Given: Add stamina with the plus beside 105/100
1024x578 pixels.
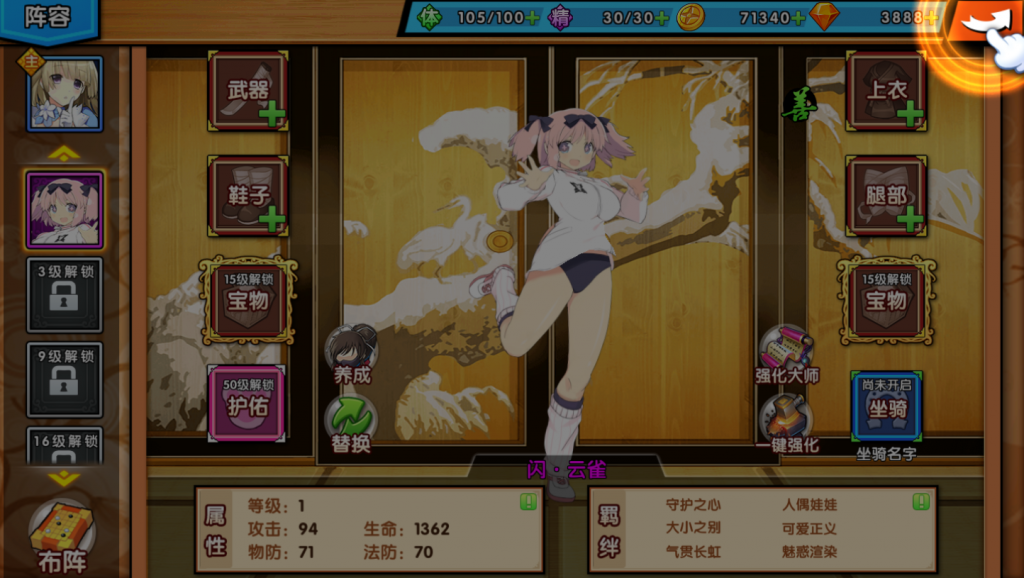Looking at the screenshot, I should click(532, 17).
